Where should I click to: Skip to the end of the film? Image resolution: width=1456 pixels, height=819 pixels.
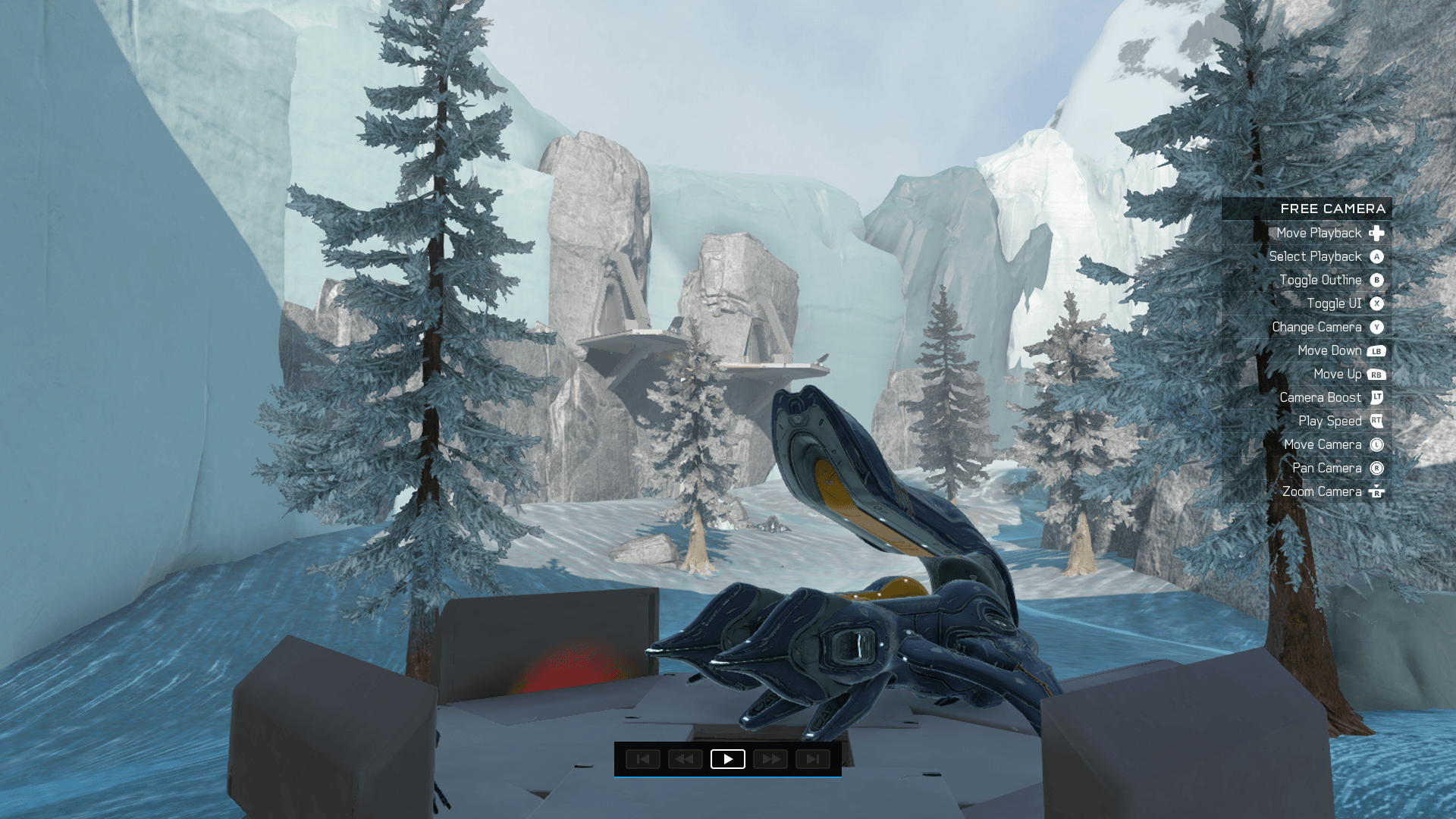tap(812, 759)
